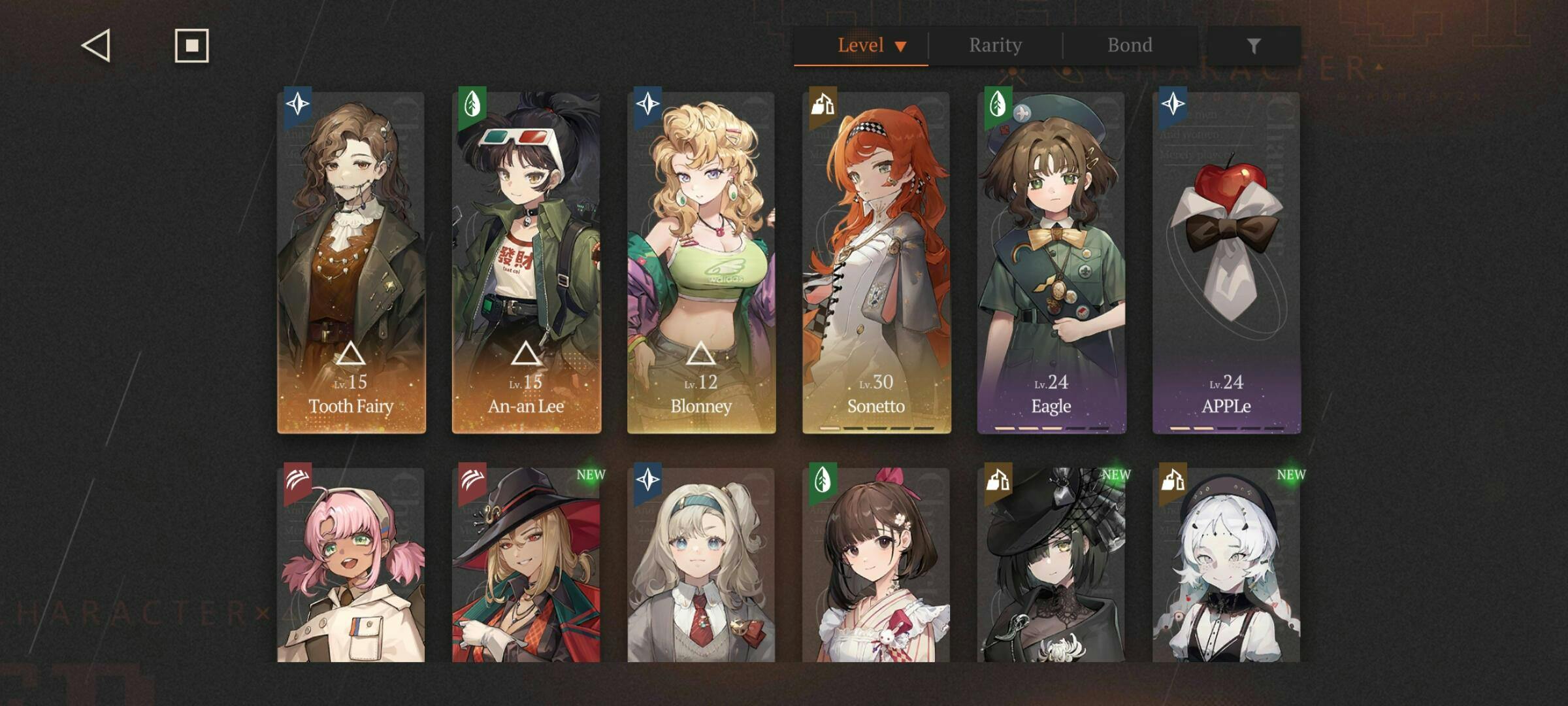1568x706 pixels.
Task: Open the new black-veiled hat character
Action: pos(1051,565)
